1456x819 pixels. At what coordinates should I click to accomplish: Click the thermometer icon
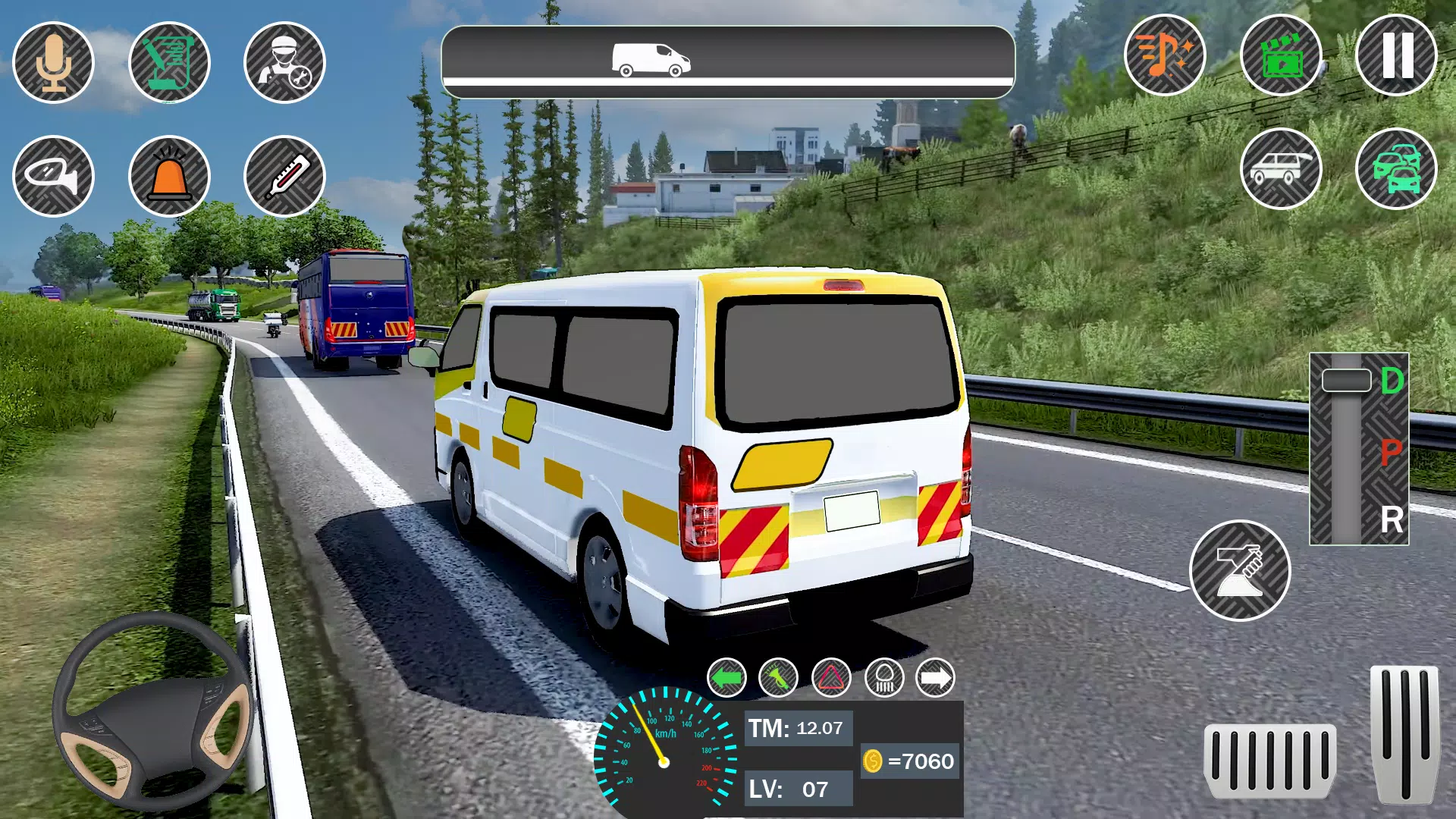point(284,176)
